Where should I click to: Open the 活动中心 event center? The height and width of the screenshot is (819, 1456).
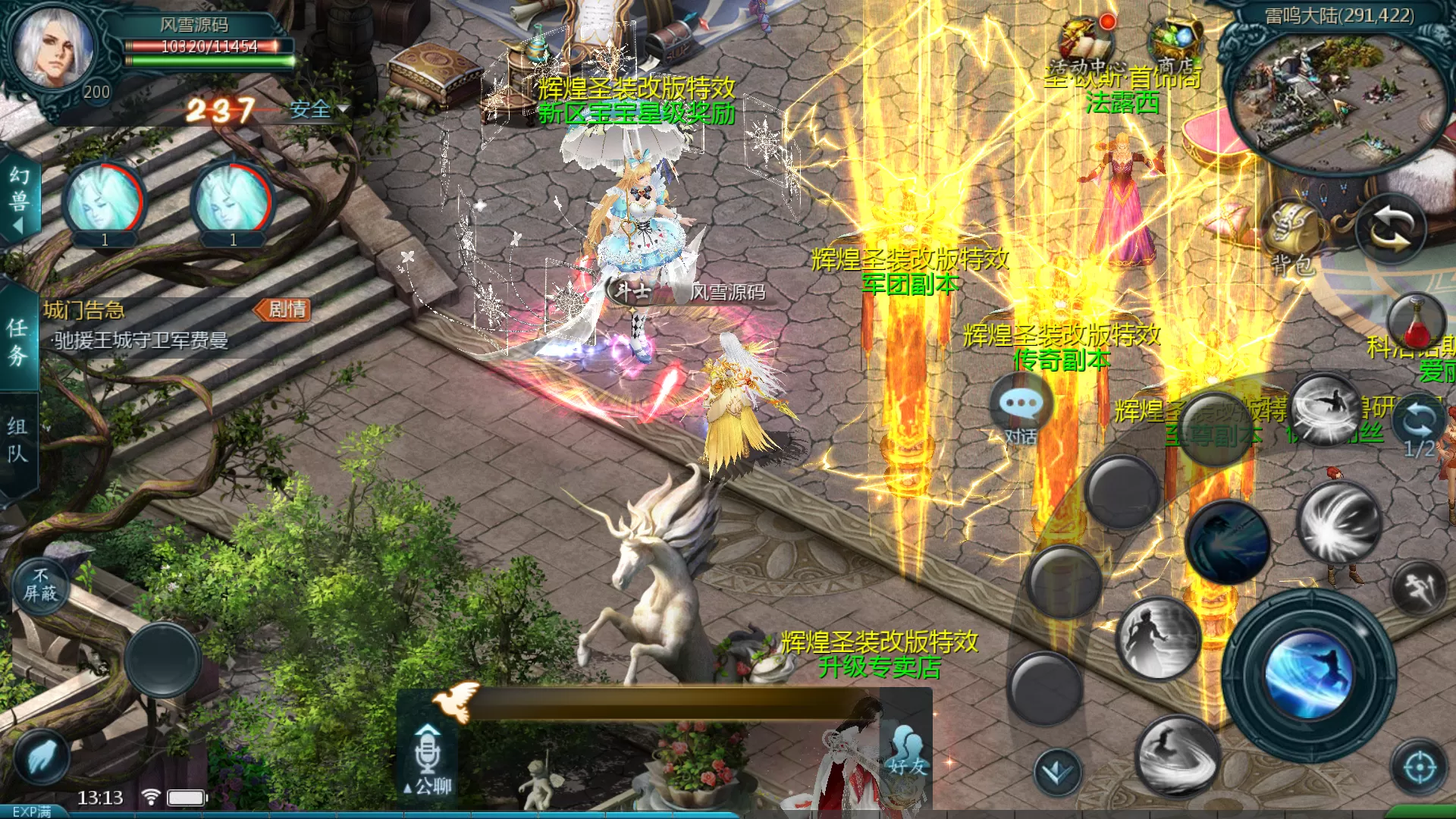[x=1086, y=44]
